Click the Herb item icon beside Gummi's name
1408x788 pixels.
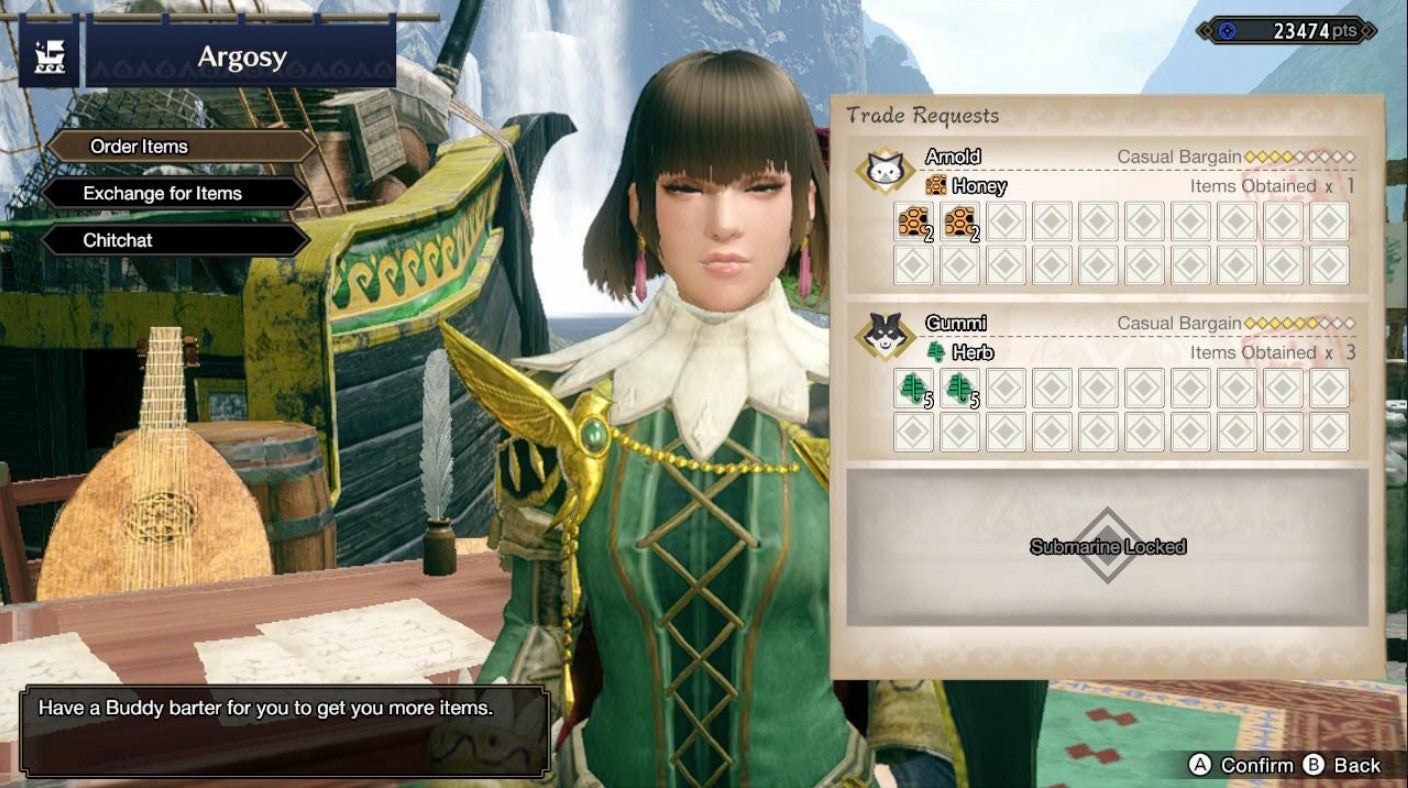point(936,351)
